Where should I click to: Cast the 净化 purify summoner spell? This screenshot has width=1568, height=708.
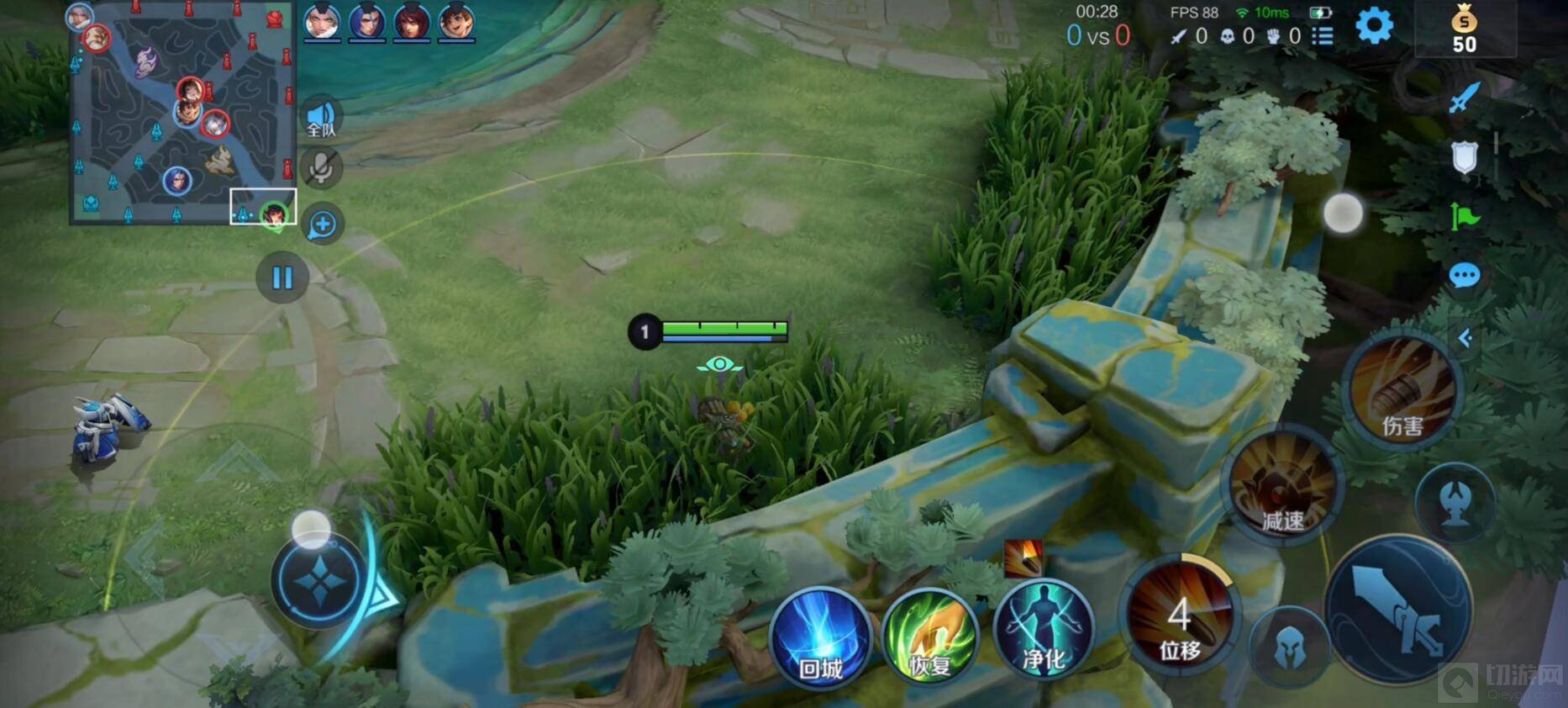click(x=1043, y=632)
